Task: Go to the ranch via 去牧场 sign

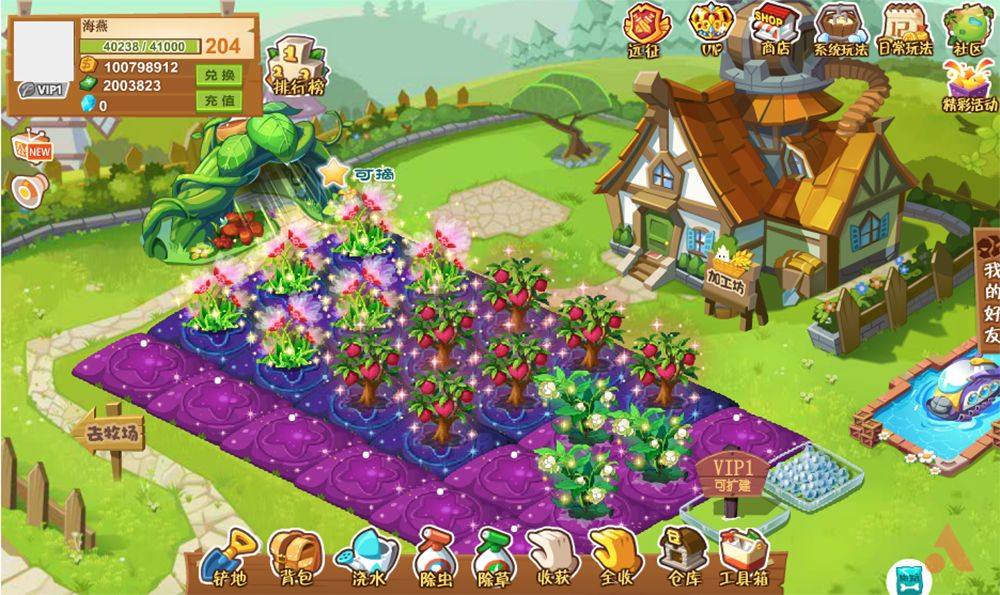Action: [x=108, y=435]
